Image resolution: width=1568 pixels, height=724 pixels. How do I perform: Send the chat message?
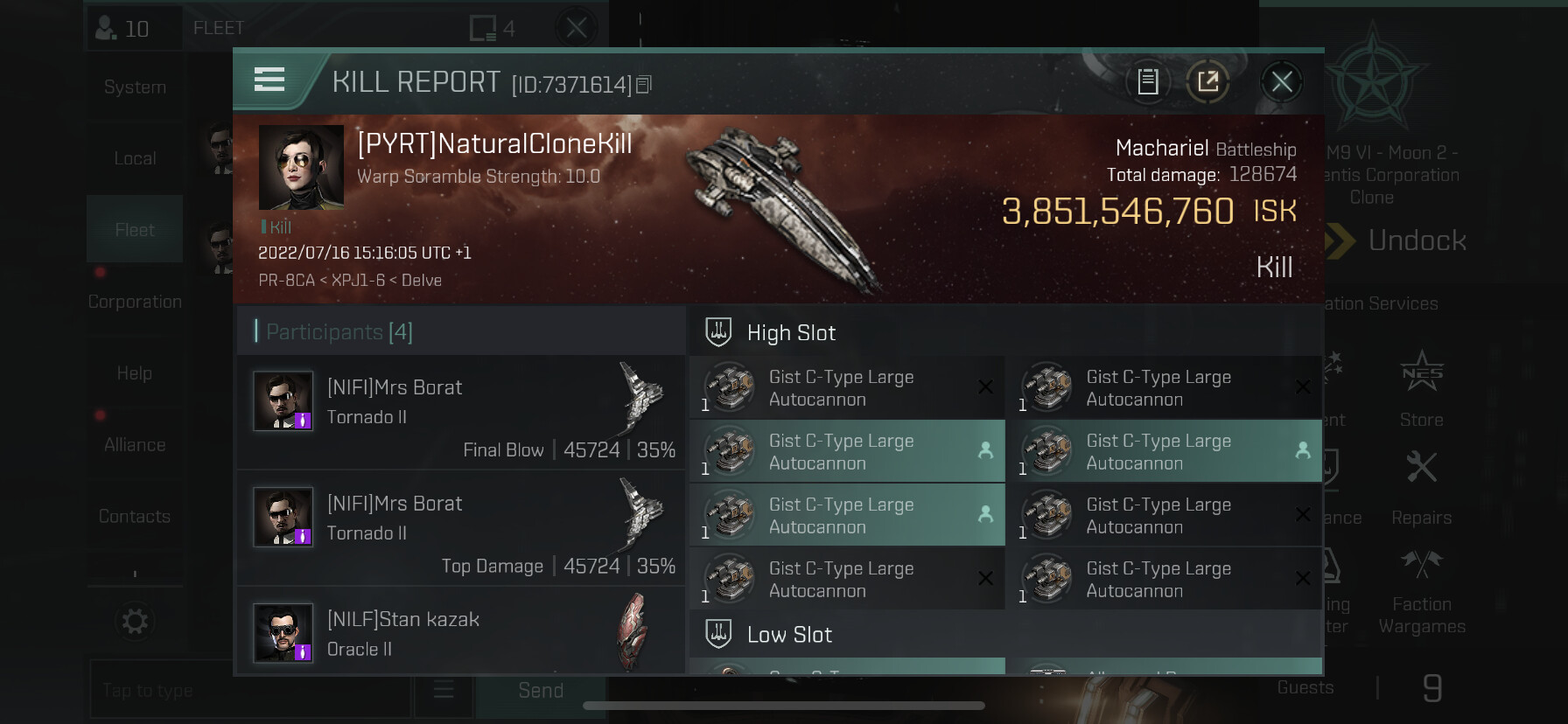(x=540, y=691)
